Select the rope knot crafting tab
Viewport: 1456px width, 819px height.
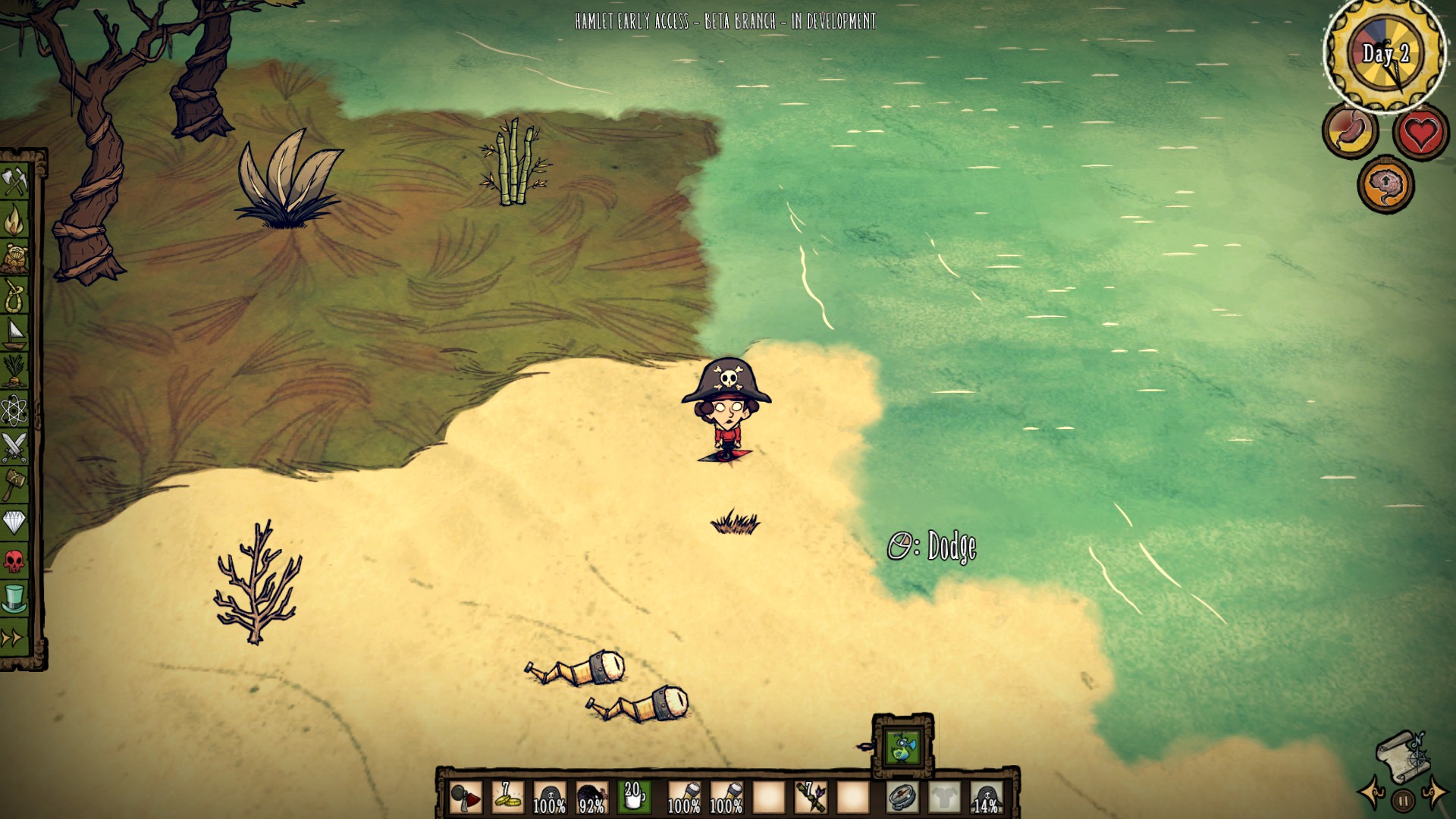(14, 295)
